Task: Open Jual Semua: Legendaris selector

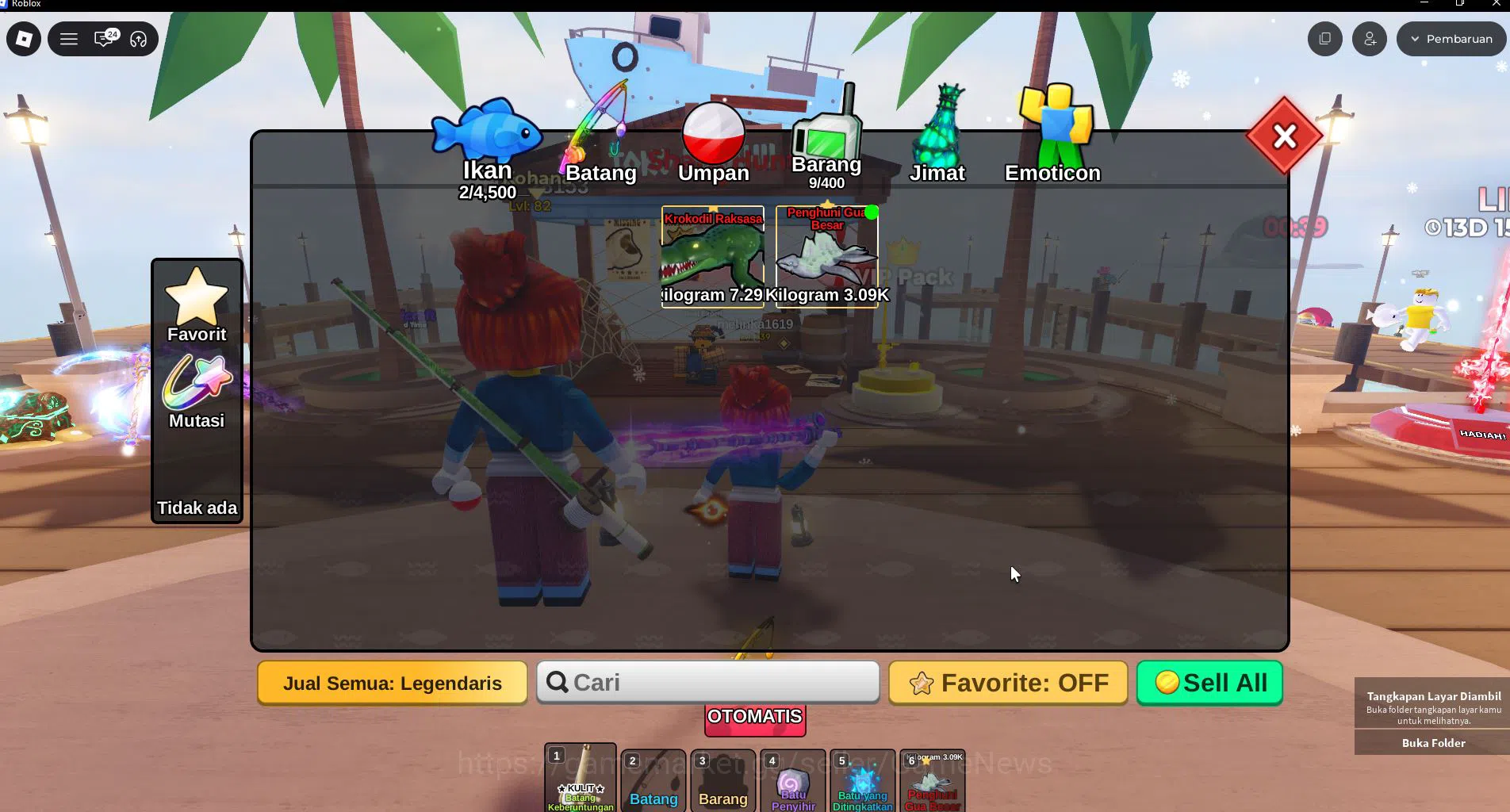Action: (393, 682)
